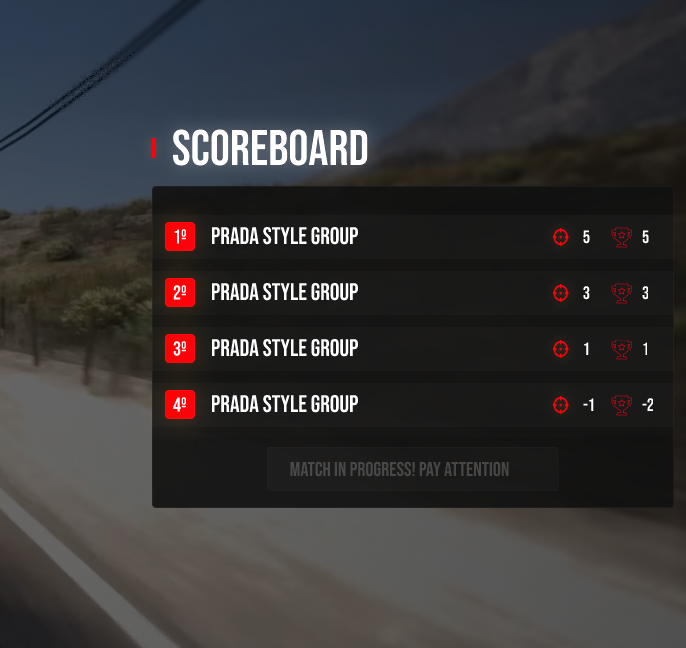The image size is (686, 648).
Task: Click the Match in Progress button
Action: pyautogui.click(x=412, y=469)
